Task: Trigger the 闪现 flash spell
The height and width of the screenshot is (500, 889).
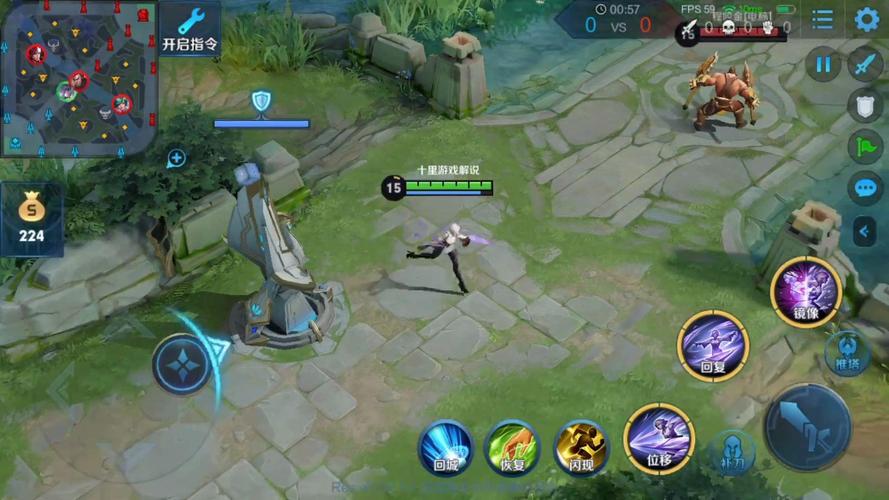Action: pyautogui.click(x=581, y=447)
